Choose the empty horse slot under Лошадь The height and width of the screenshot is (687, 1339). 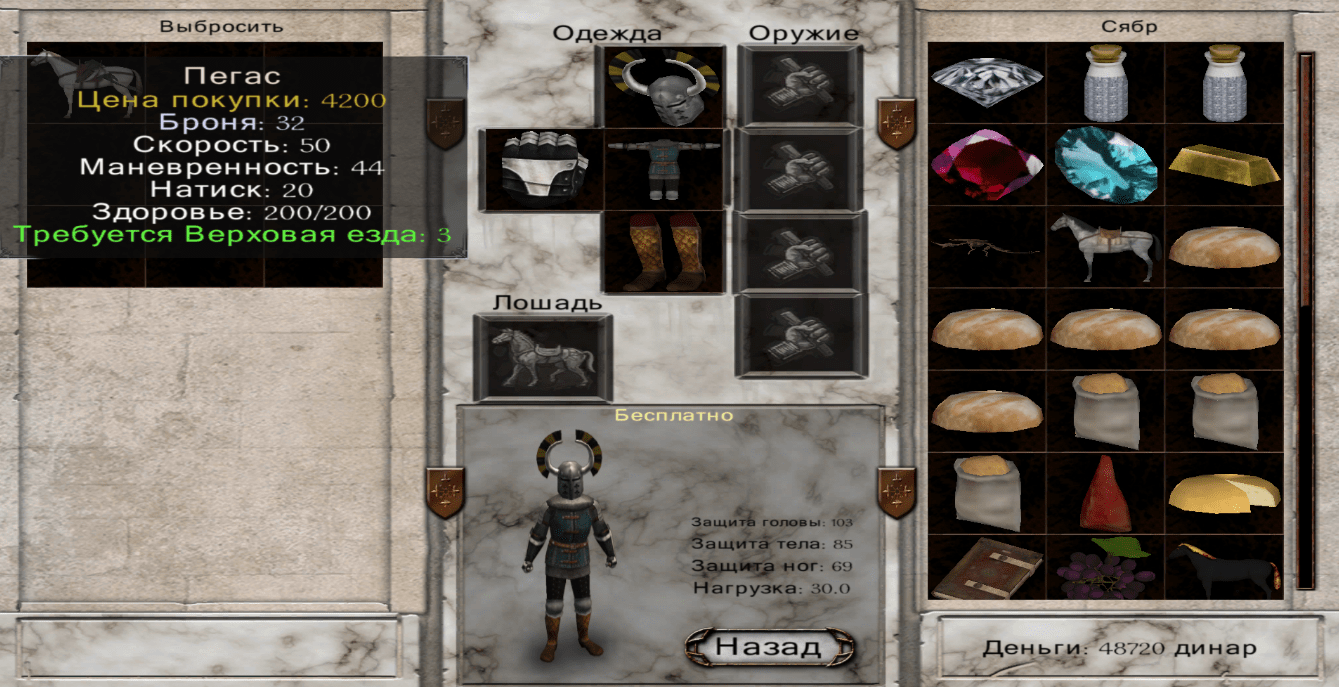tap(542, 358)
